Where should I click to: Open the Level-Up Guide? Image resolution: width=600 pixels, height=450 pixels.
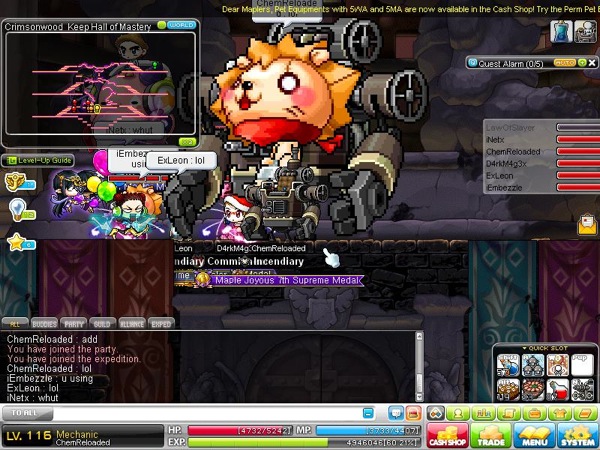click(x=38, y=160)
